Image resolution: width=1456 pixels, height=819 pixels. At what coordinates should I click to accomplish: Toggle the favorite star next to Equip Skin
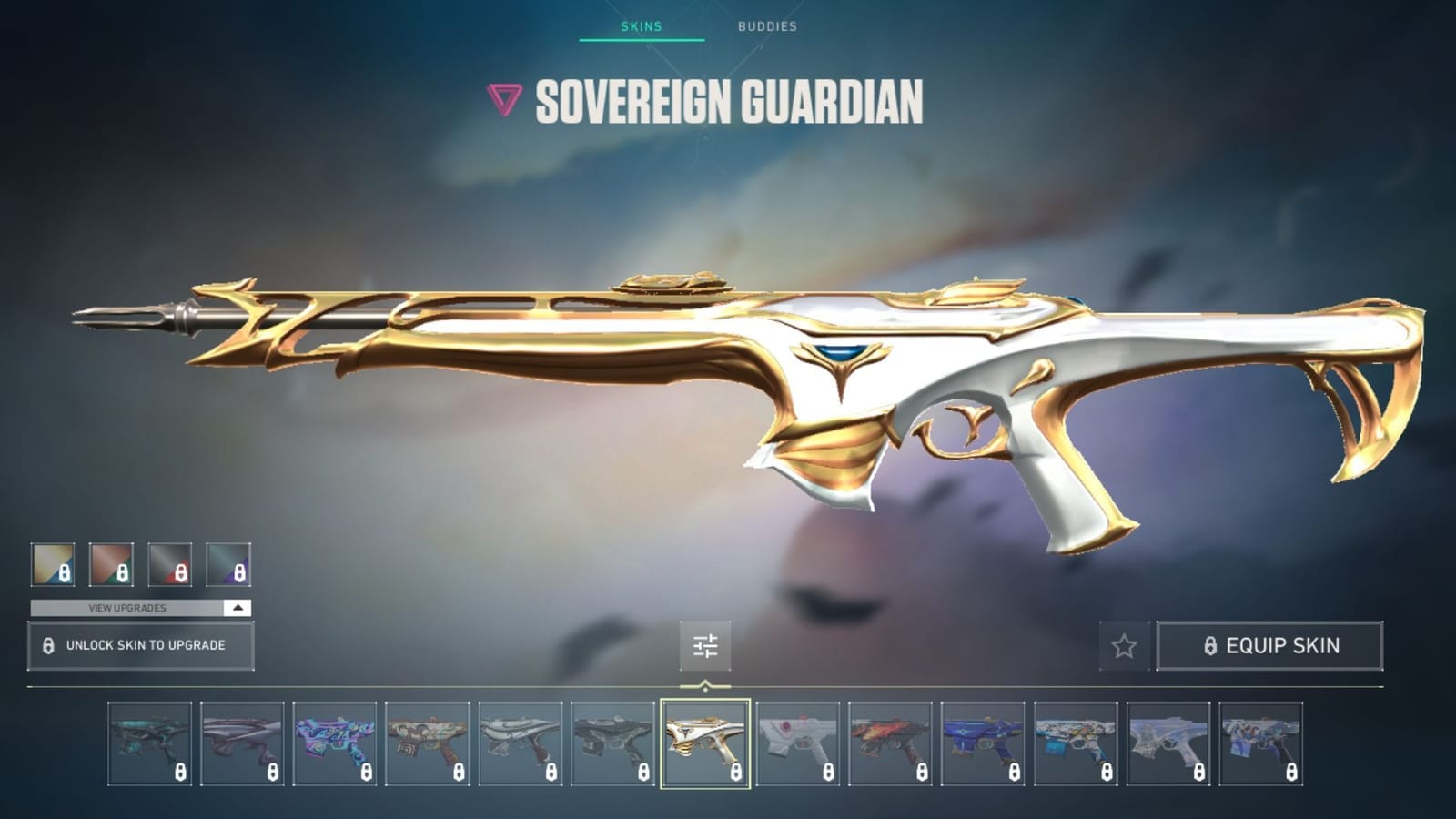(x=1123, y=645)
